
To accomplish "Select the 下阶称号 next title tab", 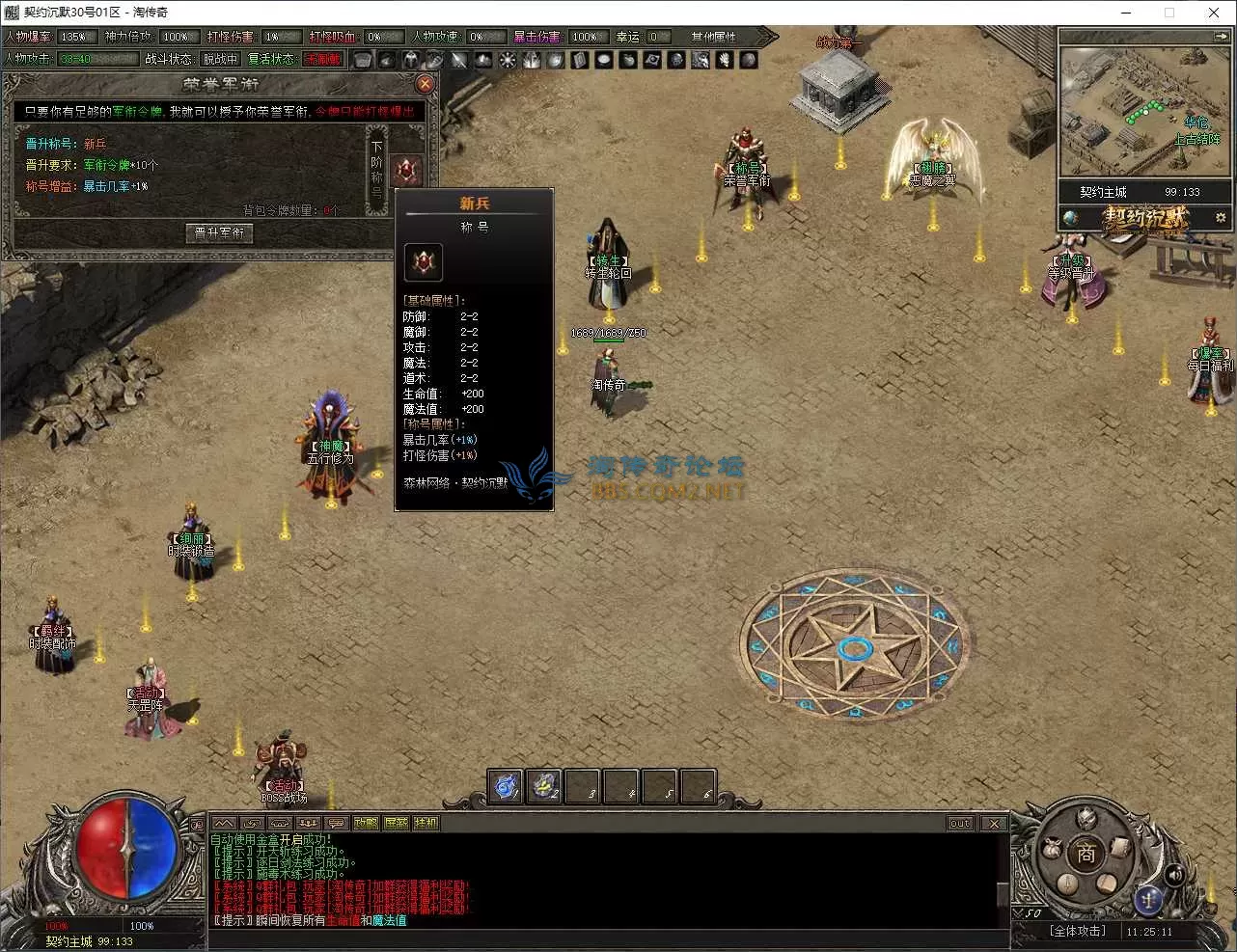I will pos(376,172).
